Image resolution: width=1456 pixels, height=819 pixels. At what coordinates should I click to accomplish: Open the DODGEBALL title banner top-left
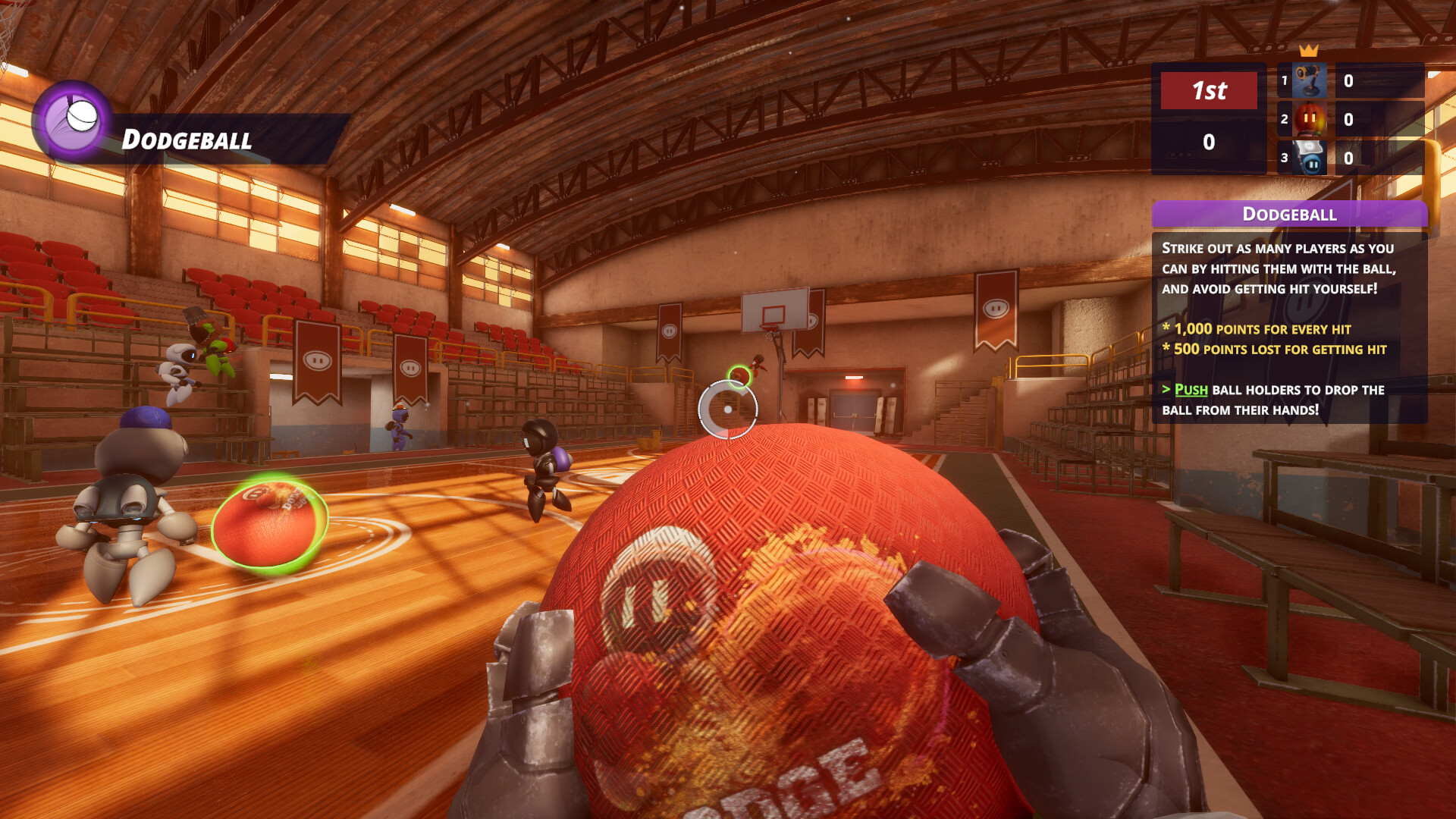coord(186,140)
